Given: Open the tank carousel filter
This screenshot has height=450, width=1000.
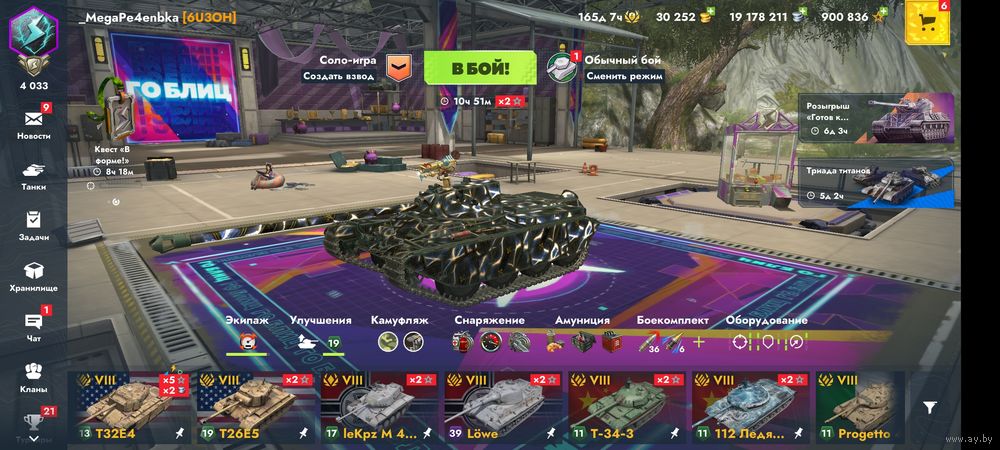Looking at the screenshot, I should tap(930, 408).
